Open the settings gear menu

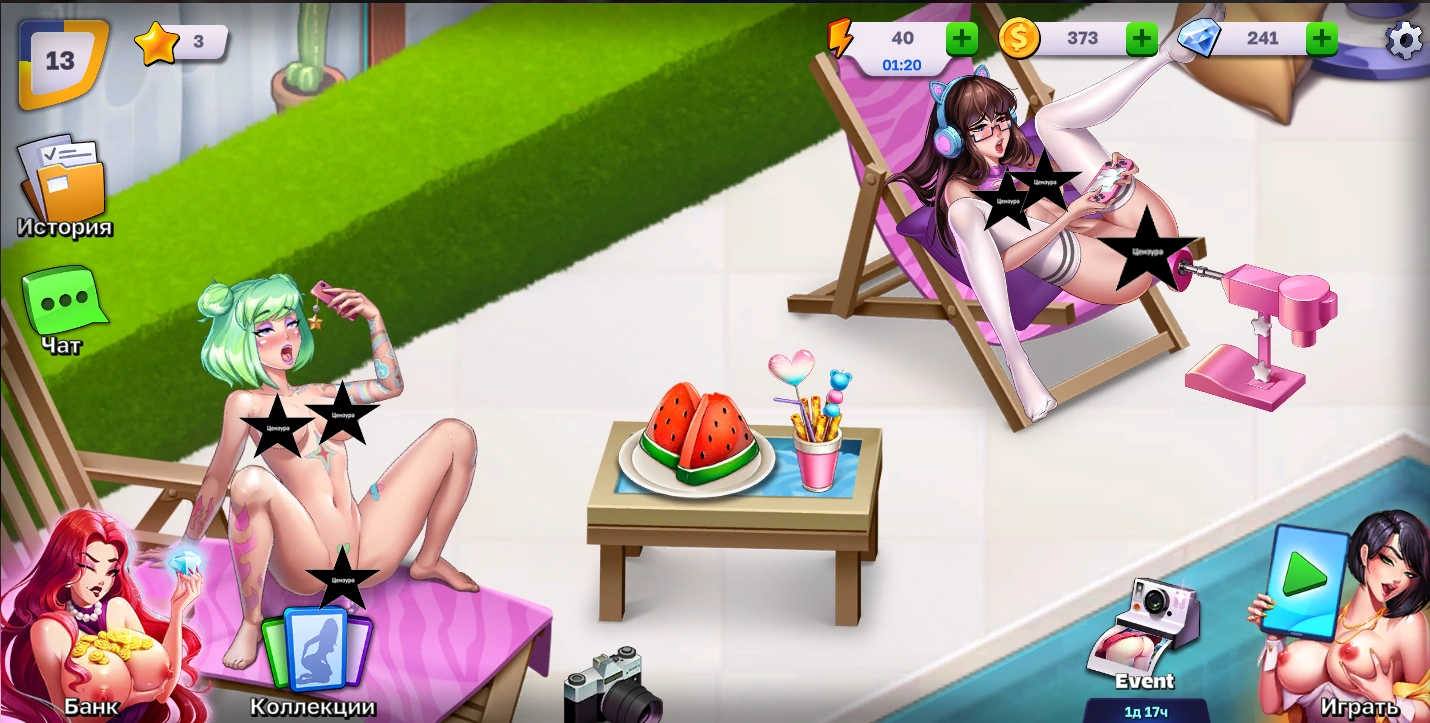click(1404, 41)
